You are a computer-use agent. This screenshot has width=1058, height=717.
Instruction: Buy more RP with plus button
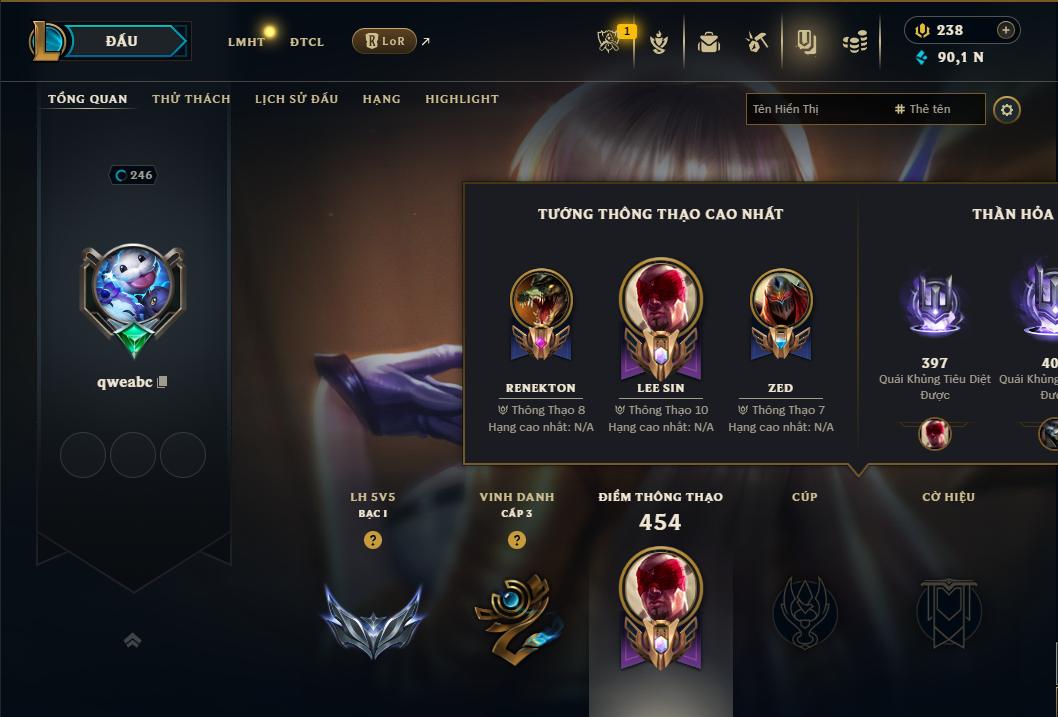[1005, 30]
